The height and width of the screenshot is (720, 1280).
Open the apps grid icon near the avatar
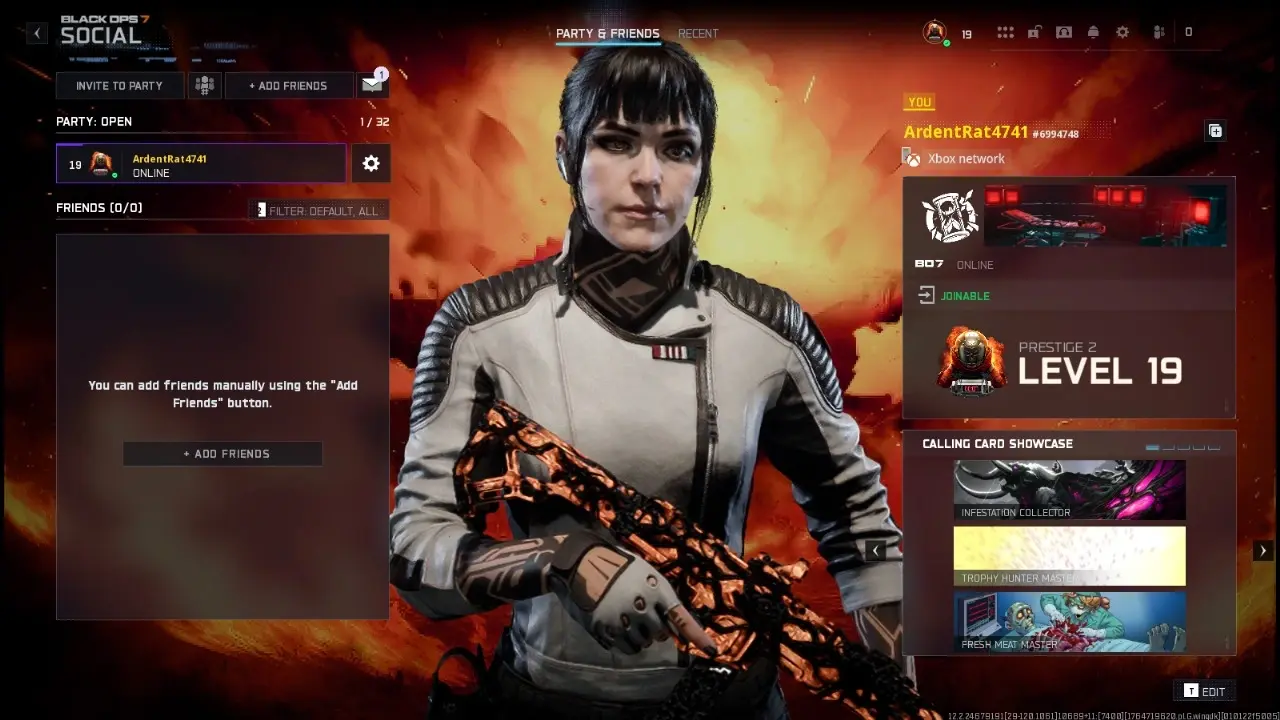(1005, 32)
